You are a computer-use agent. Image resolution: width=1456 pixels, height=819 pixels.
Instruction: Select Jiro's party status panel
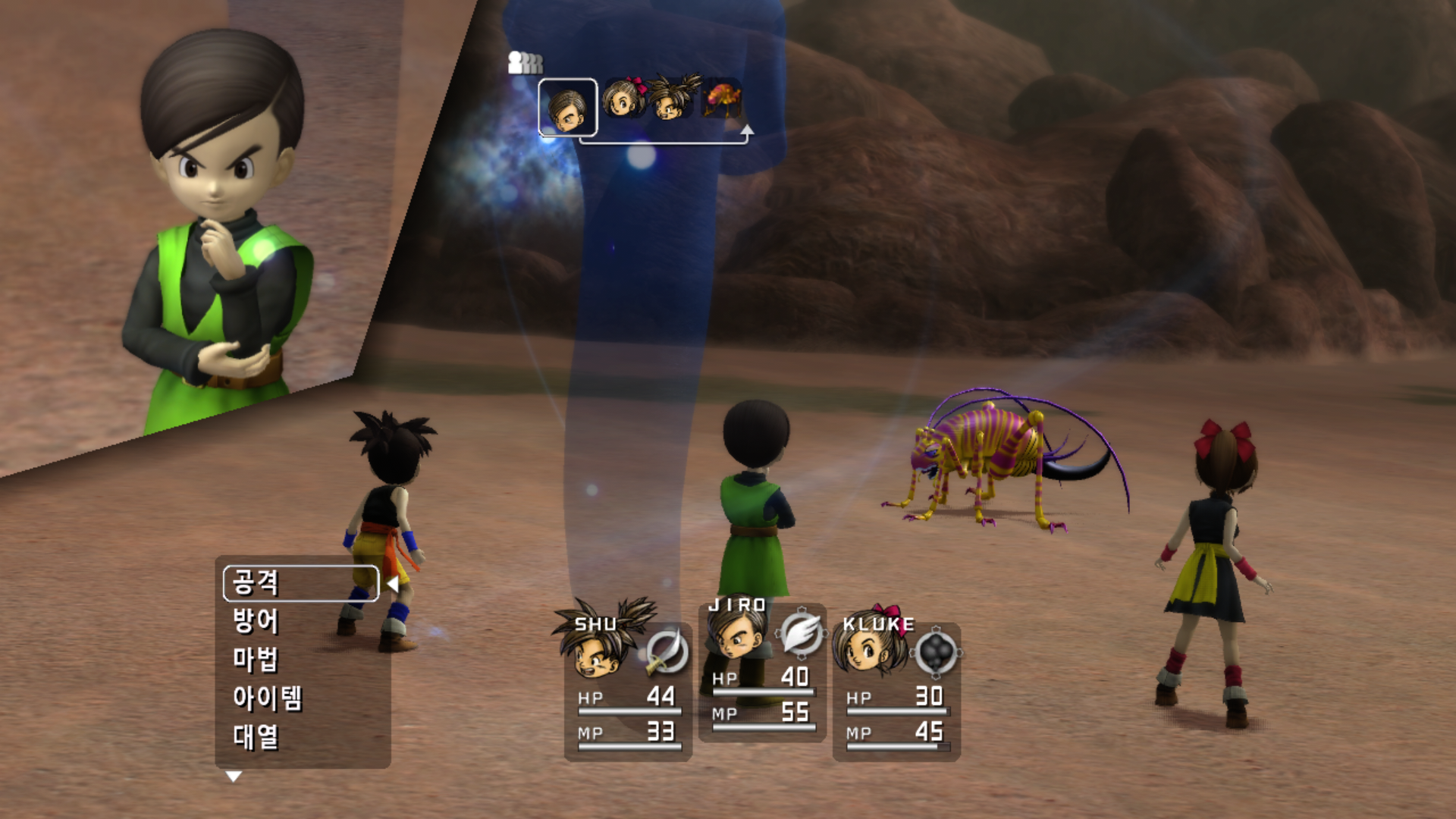click(x=762, y=671)
